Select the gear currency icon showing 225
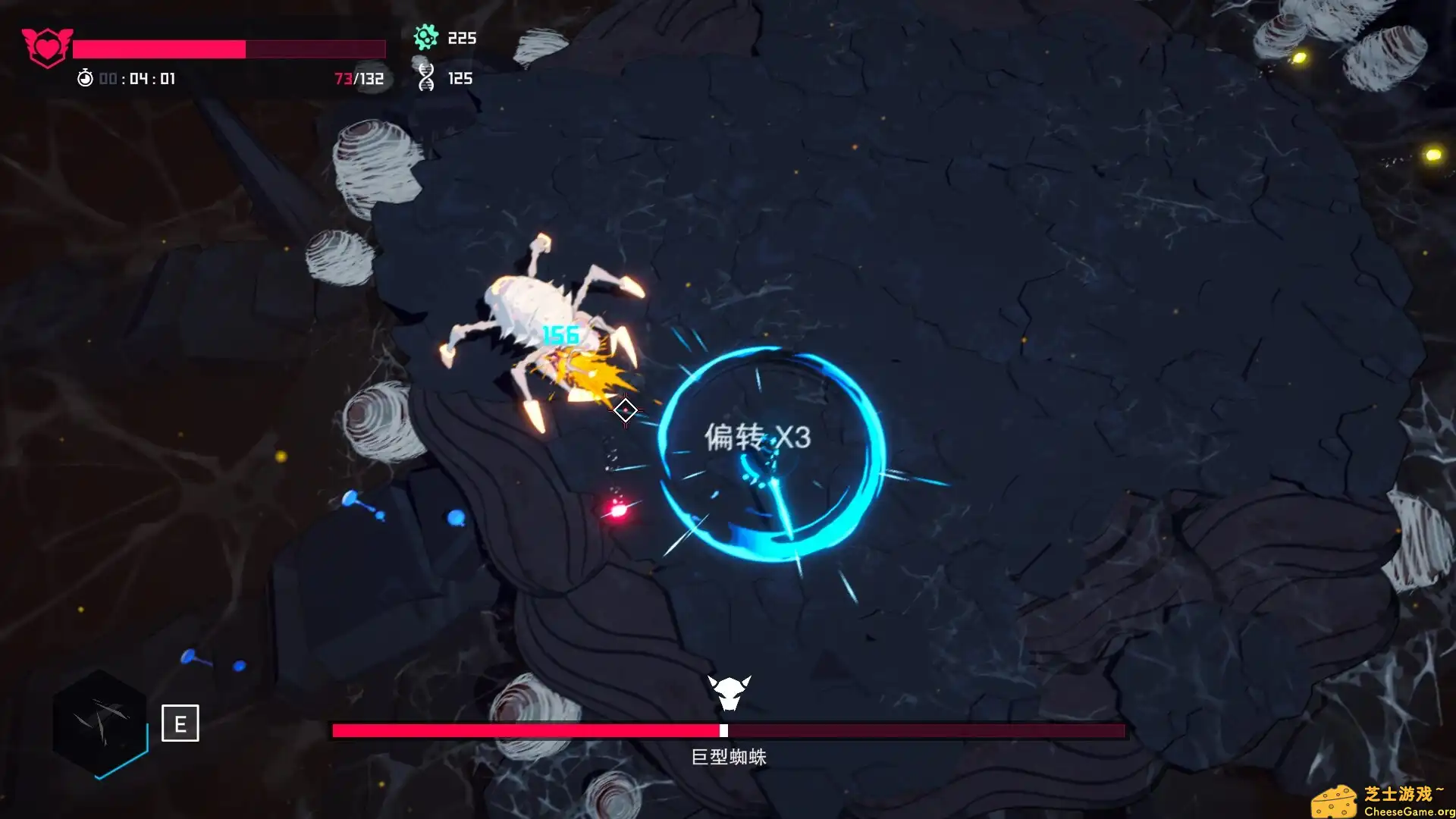Screen dimensions: 1456x819 pos(427,36)
